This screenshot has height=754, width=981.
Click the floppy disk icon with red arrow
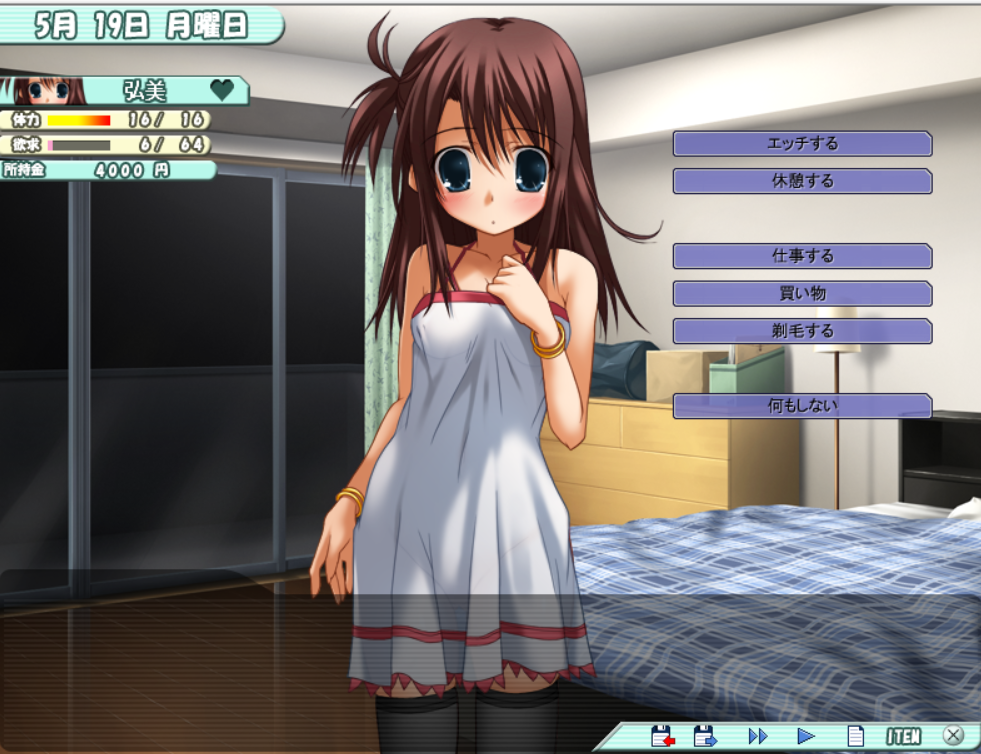(x=662, y=736)
